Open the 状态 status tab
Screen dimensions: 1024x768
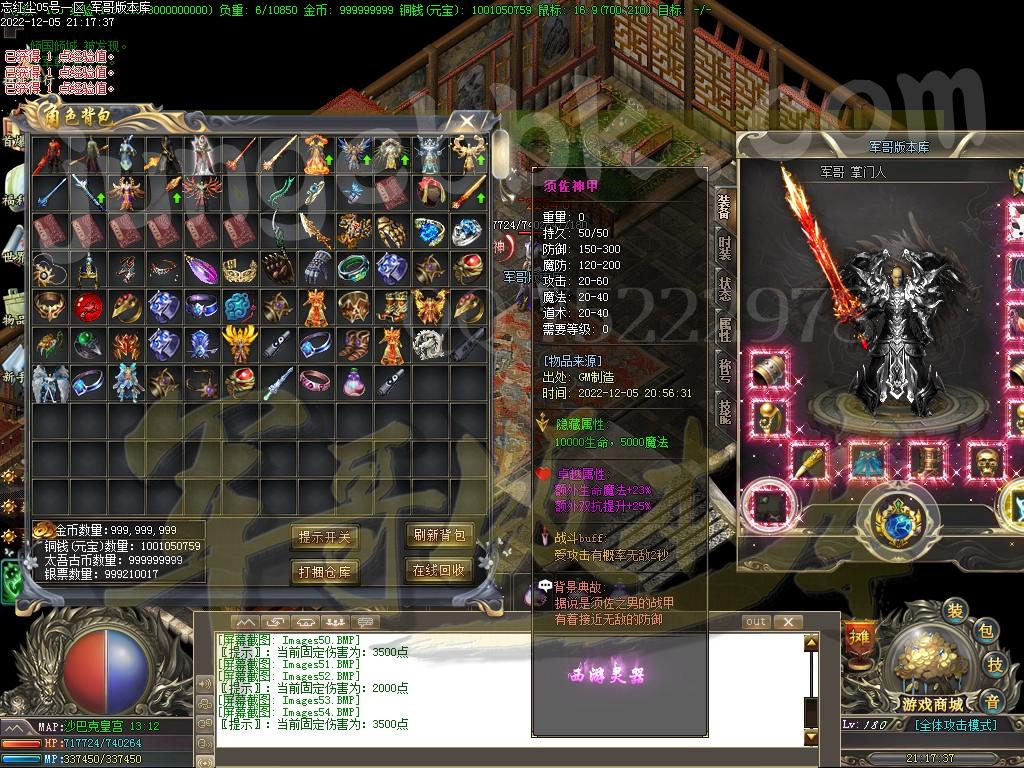click(725, 287)
